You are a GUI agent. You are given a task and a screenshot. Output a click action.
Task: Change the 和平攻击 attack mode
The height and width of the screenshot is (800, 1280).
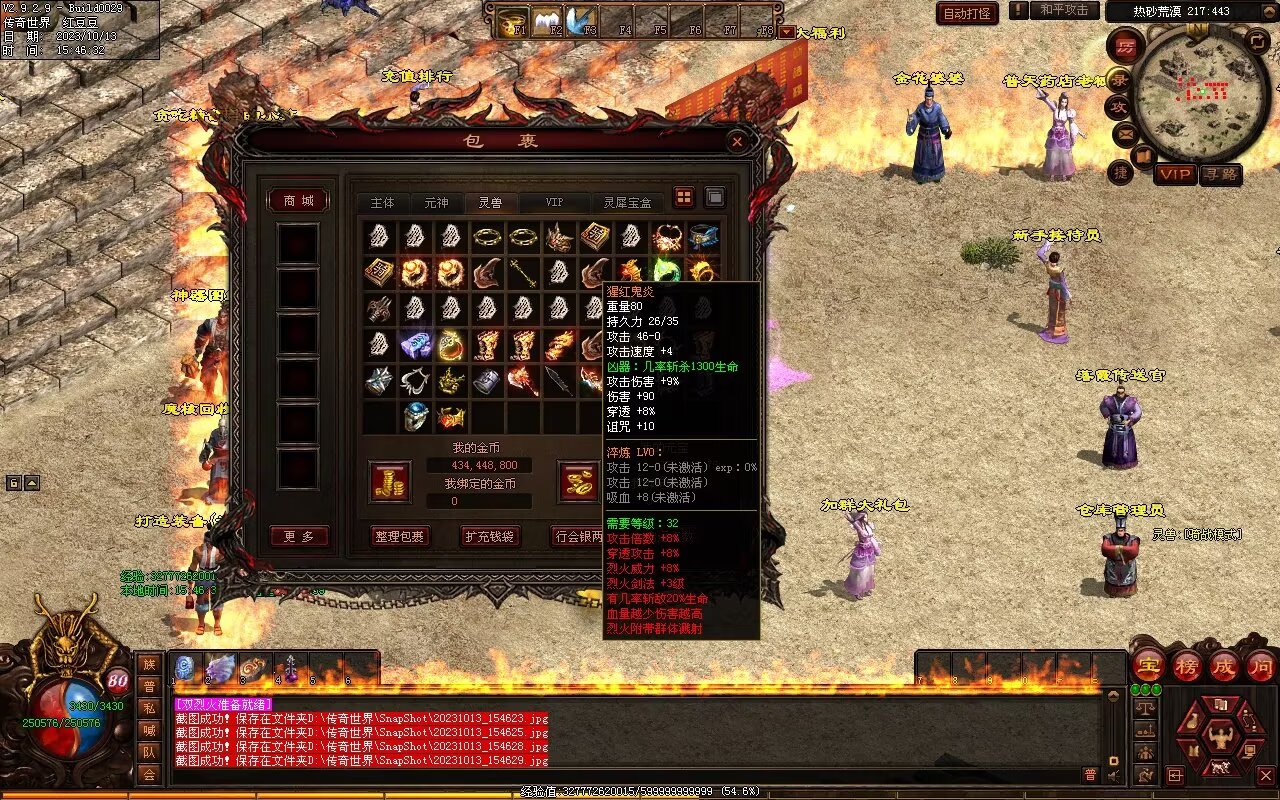(1064, 10)
